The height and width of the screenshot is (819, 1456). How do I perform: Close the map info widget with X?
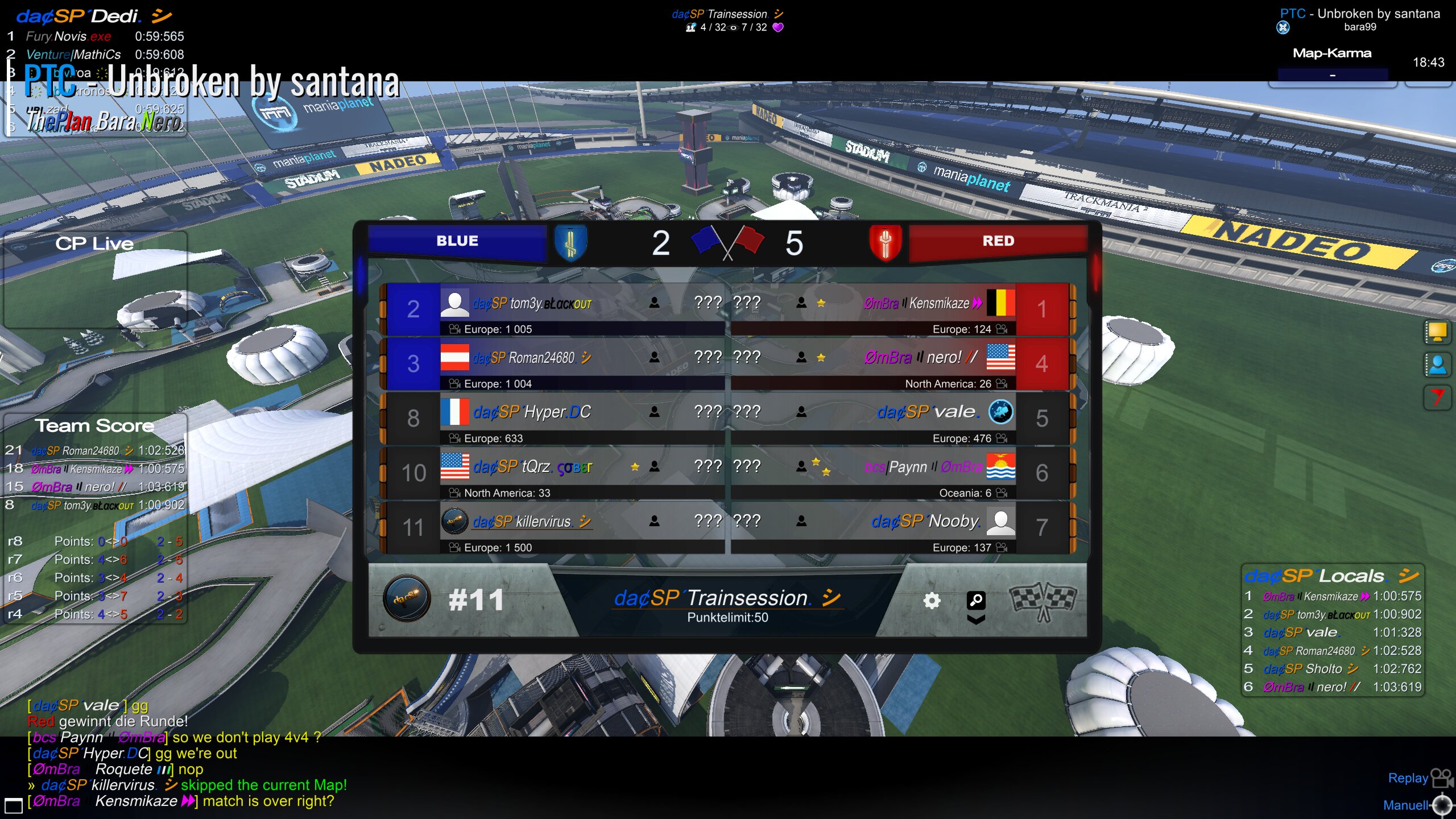[1283, 27]
